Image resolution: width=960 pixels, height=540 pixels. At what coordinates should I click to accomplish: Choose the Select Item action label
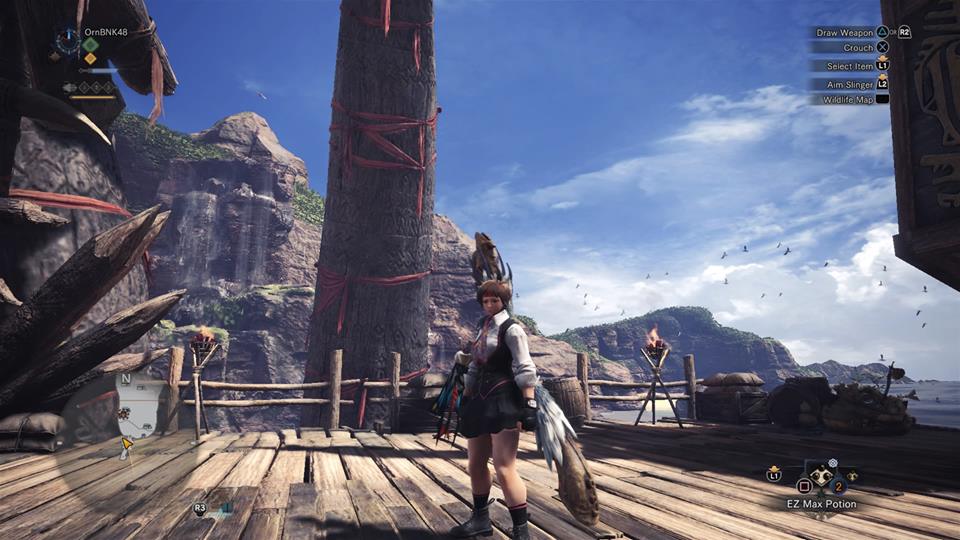tap(849, 66)
